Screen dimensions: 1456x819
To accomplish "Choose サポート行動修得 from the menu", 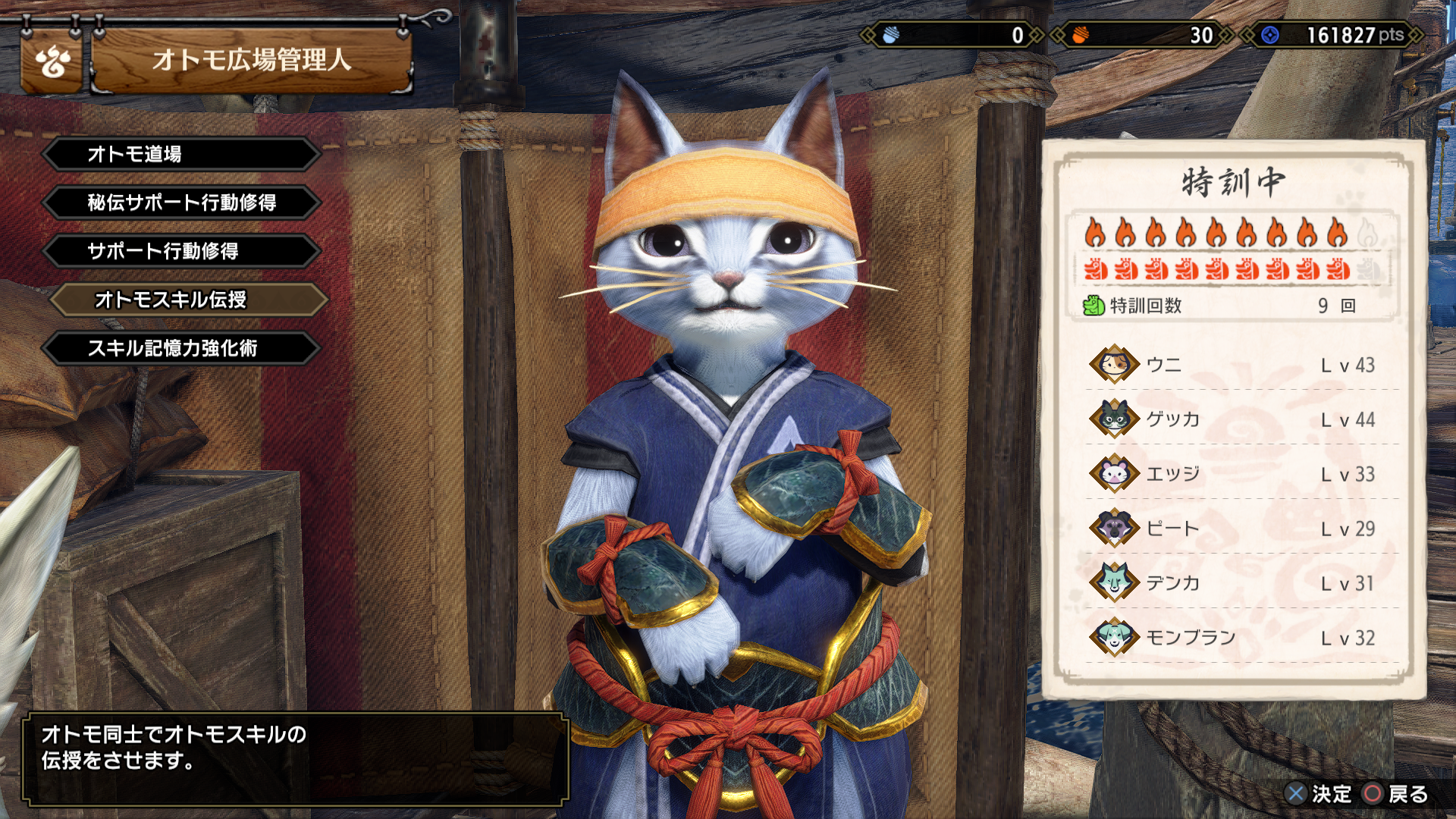I will (182, 251).
